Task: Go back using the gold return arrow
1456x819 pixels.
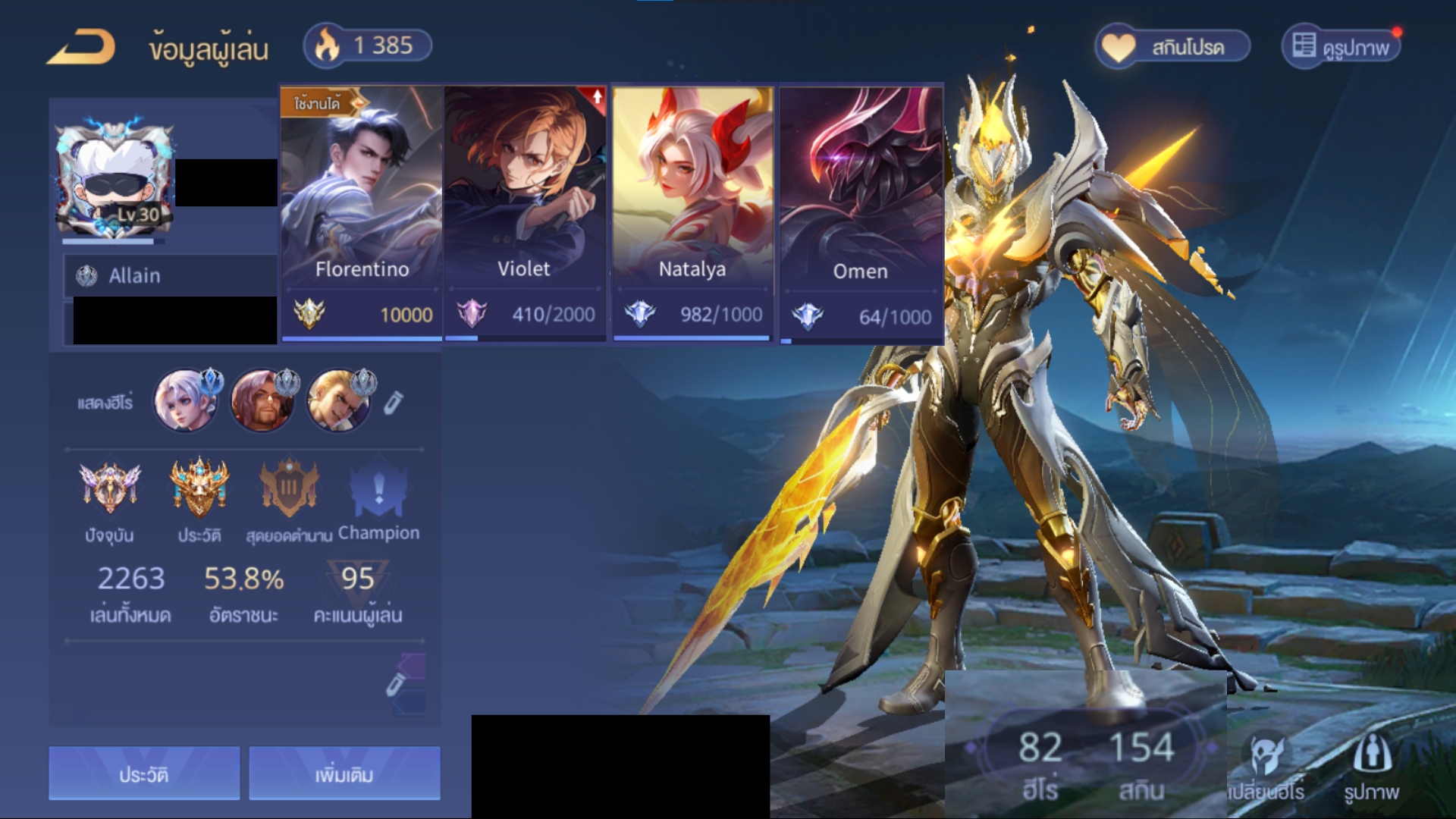Action: click(x=81, y=47)
